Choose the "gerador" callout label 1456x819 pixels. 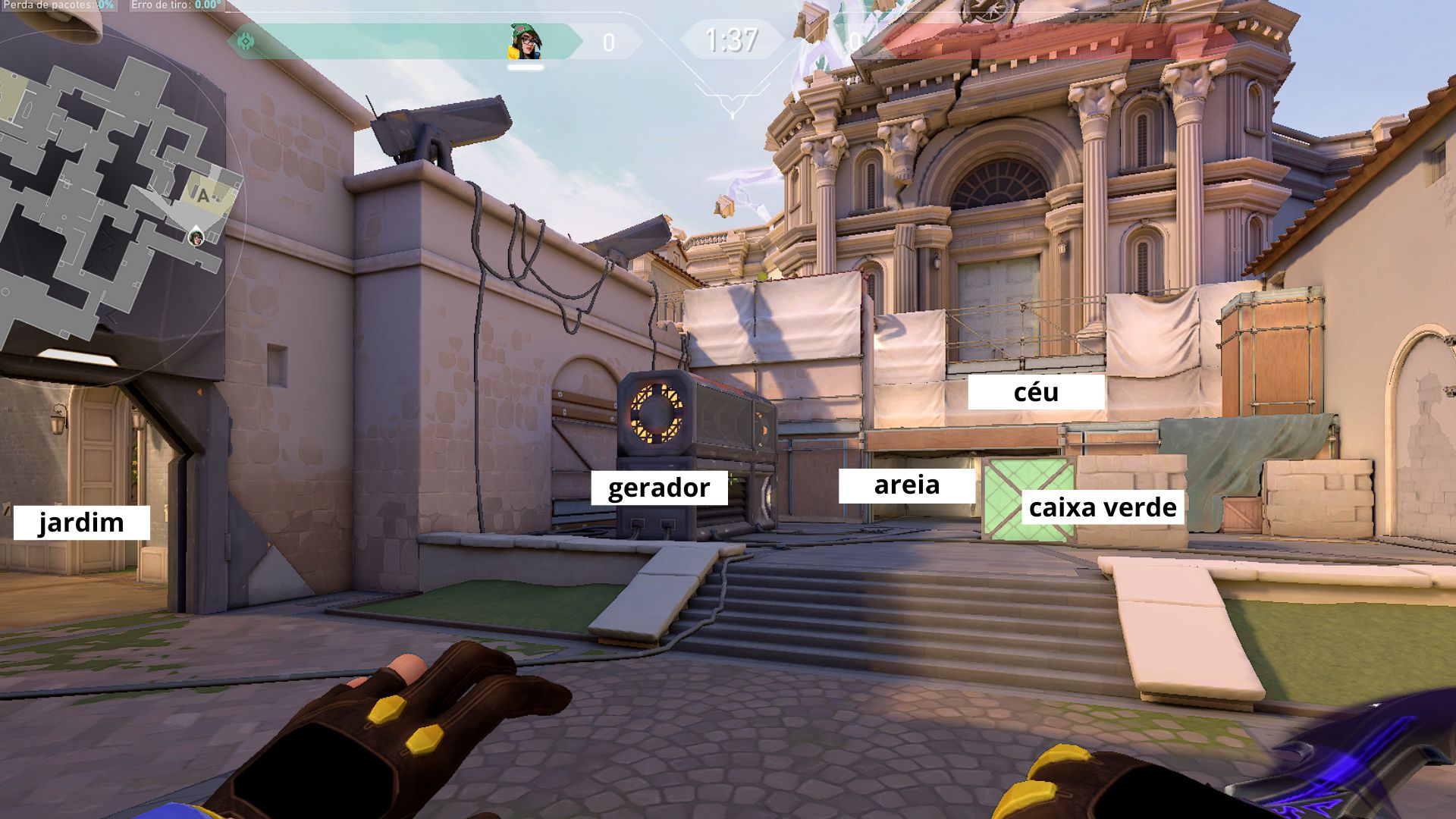(659, 488)
